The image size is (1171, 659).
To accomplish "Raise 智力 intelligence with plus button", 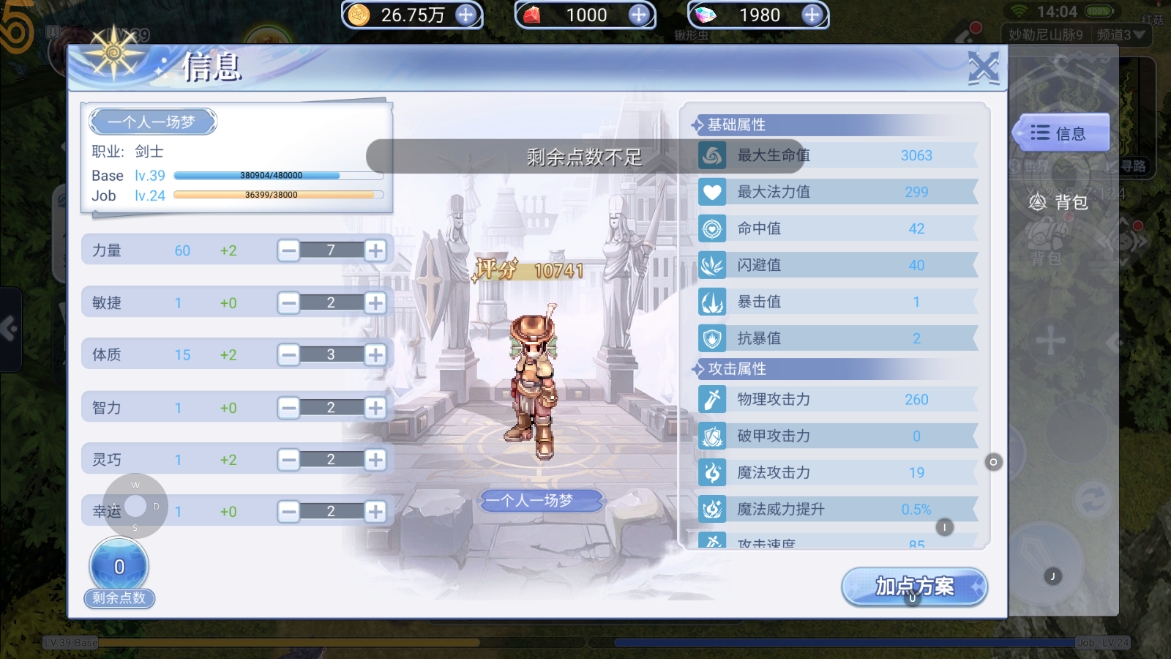I will pyautogui.click(x=375, y=407).
